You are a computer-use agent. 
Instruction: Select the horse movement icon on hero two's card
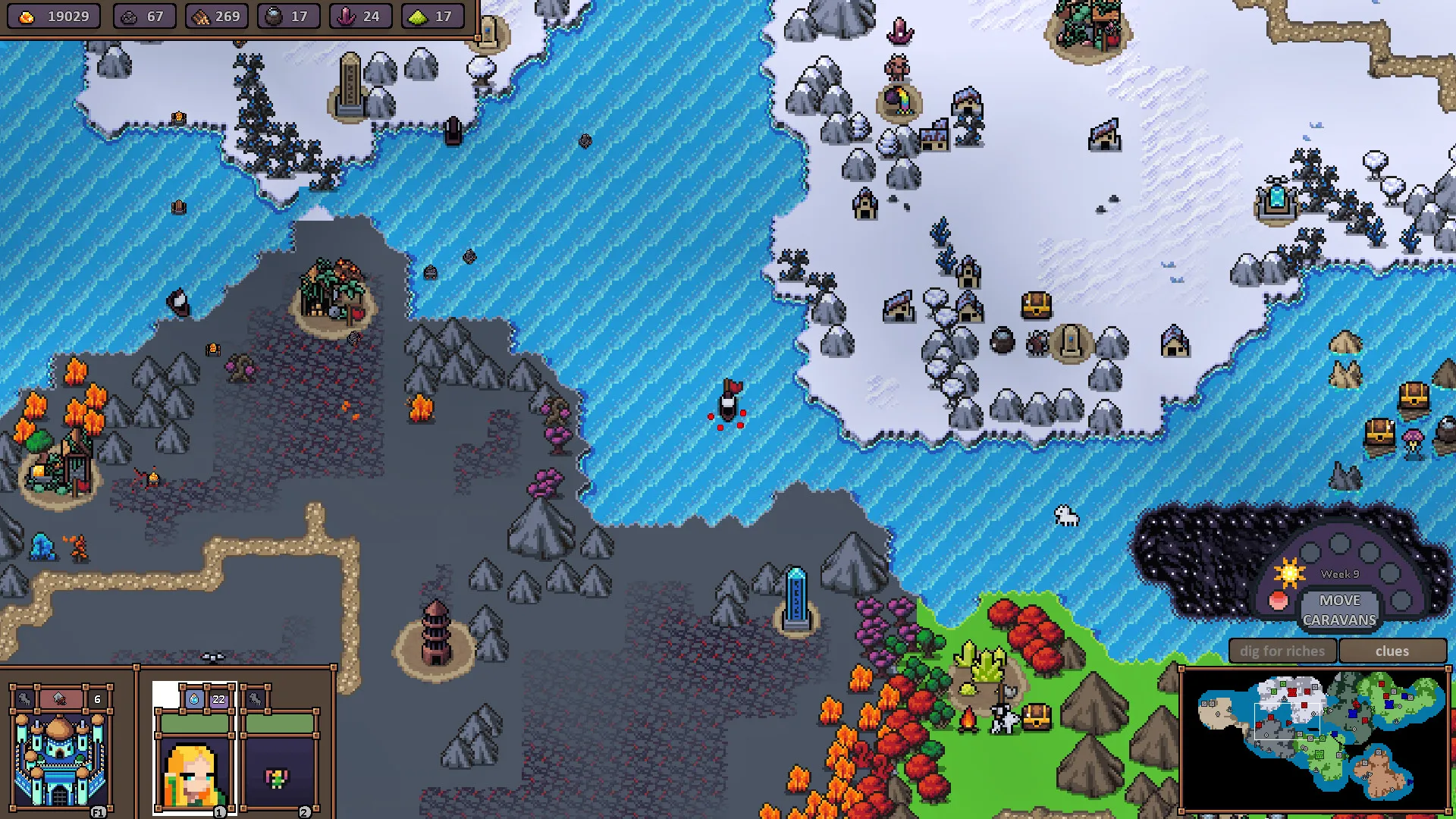[256, 699]
